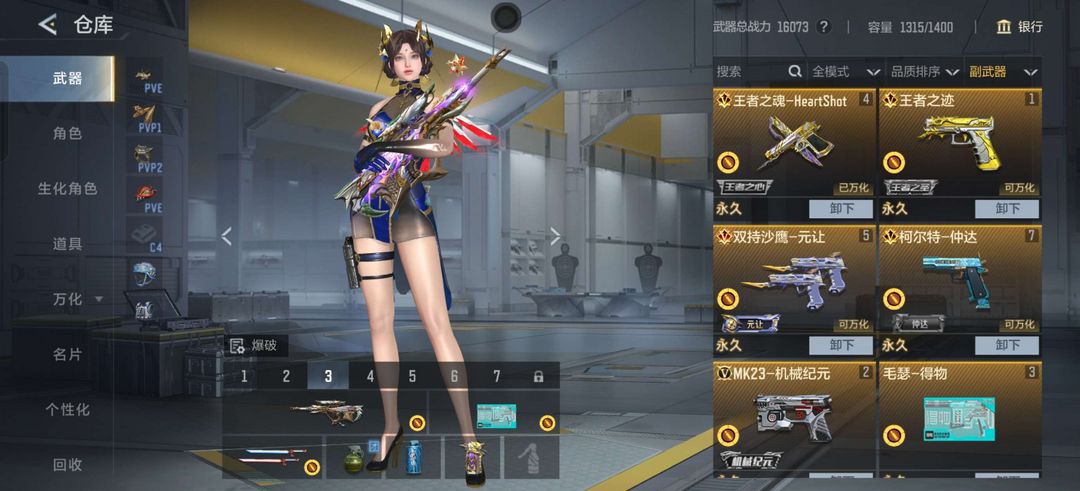The height and width of the screenshot is (491, 1080).
Task: Open the 全模式 mode dropdown
Action: (845, 71)
